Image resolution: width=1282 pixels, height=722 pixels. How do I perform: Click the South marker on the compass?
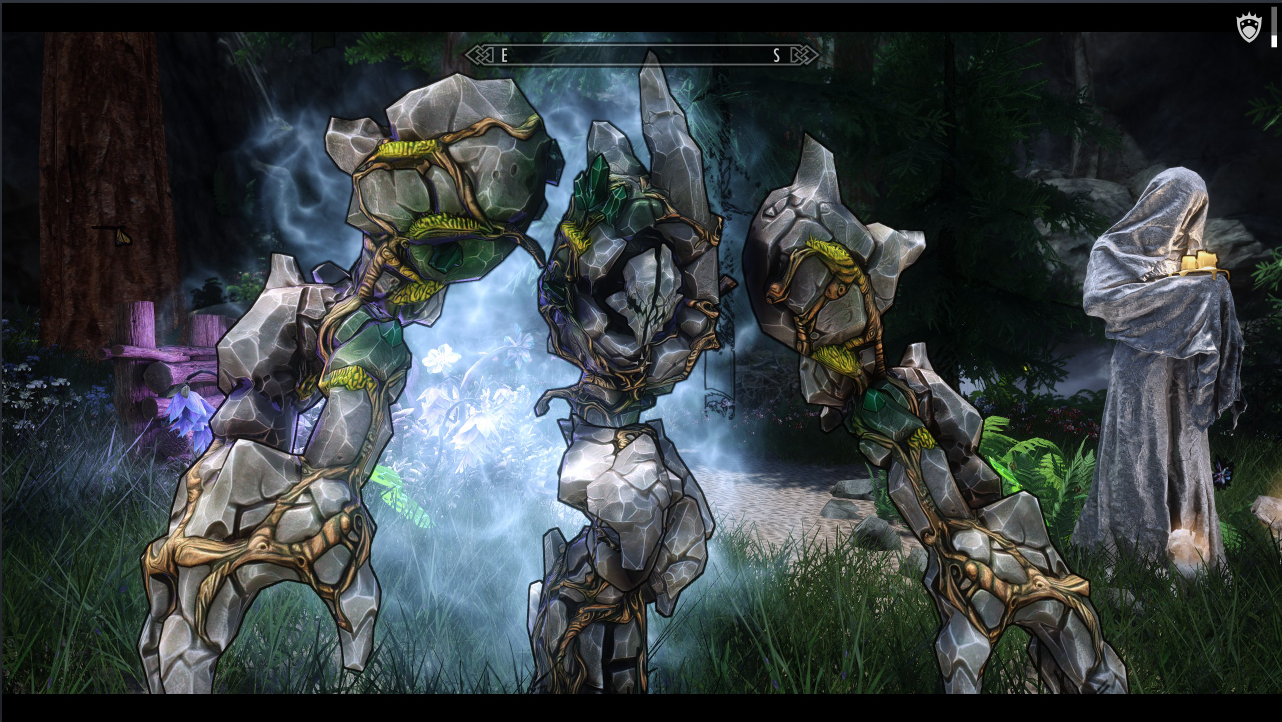(776, 57)
